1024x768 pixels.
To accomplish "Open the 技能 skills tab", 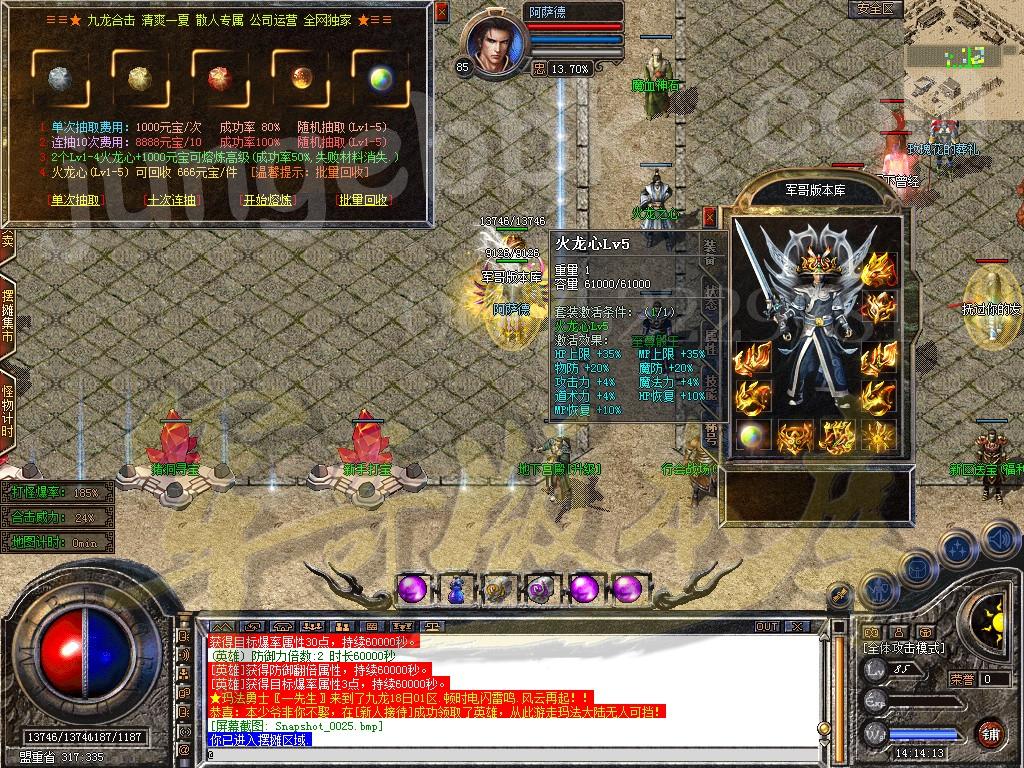I will [710, 383].
